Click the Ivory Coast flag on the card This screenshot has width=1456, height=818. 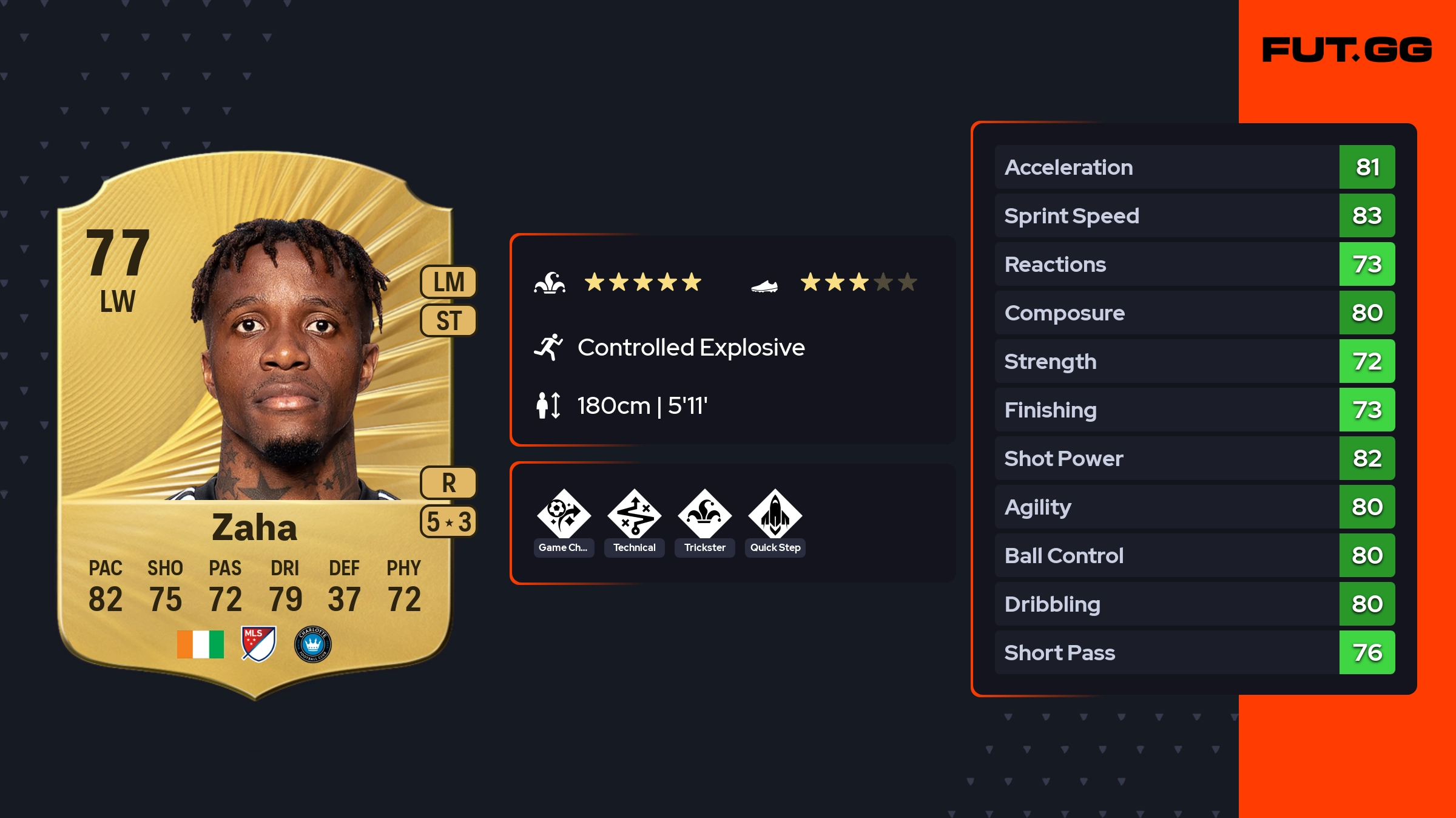200,644
